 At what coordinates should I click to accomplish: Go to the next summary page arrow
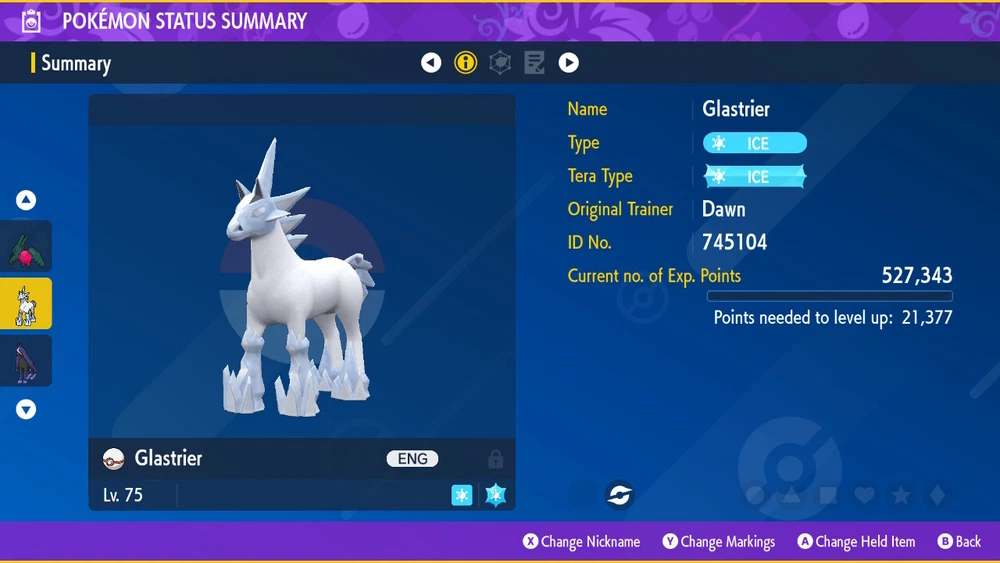coord(568,63)
